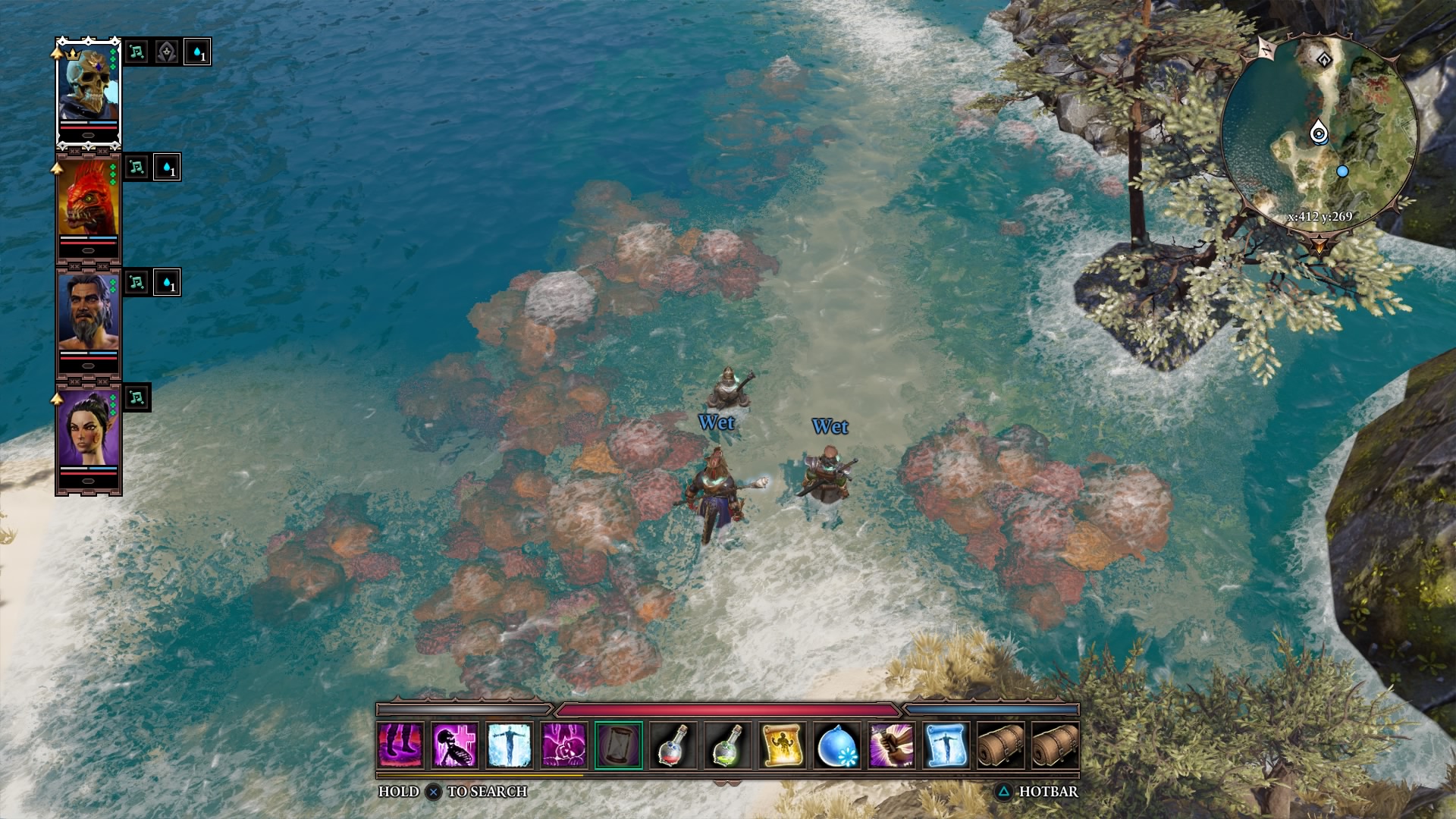Inspect the hooded mask status icon

167,52
